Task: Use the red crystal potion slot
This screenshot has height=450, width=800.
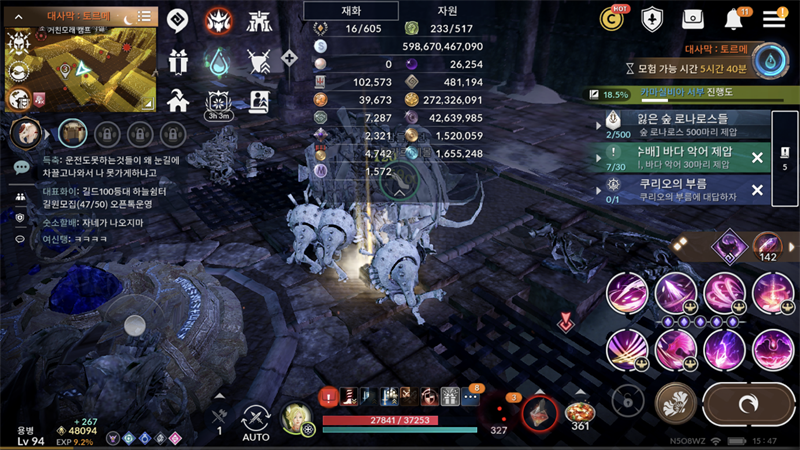Action: [x=540, y=409]
